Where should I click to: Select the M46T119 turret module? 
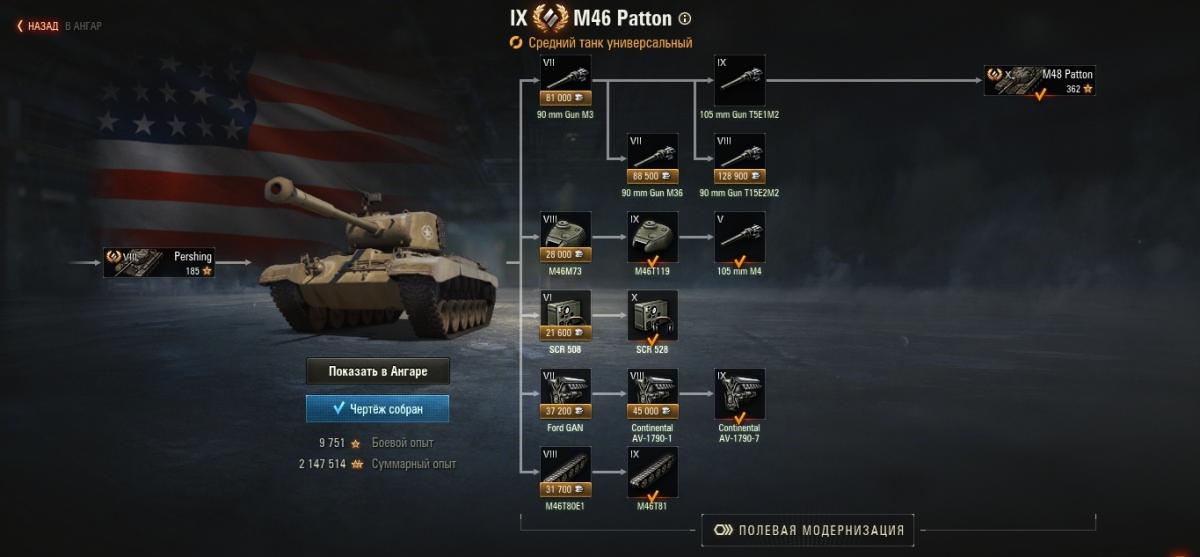click(x=652, y=237)
